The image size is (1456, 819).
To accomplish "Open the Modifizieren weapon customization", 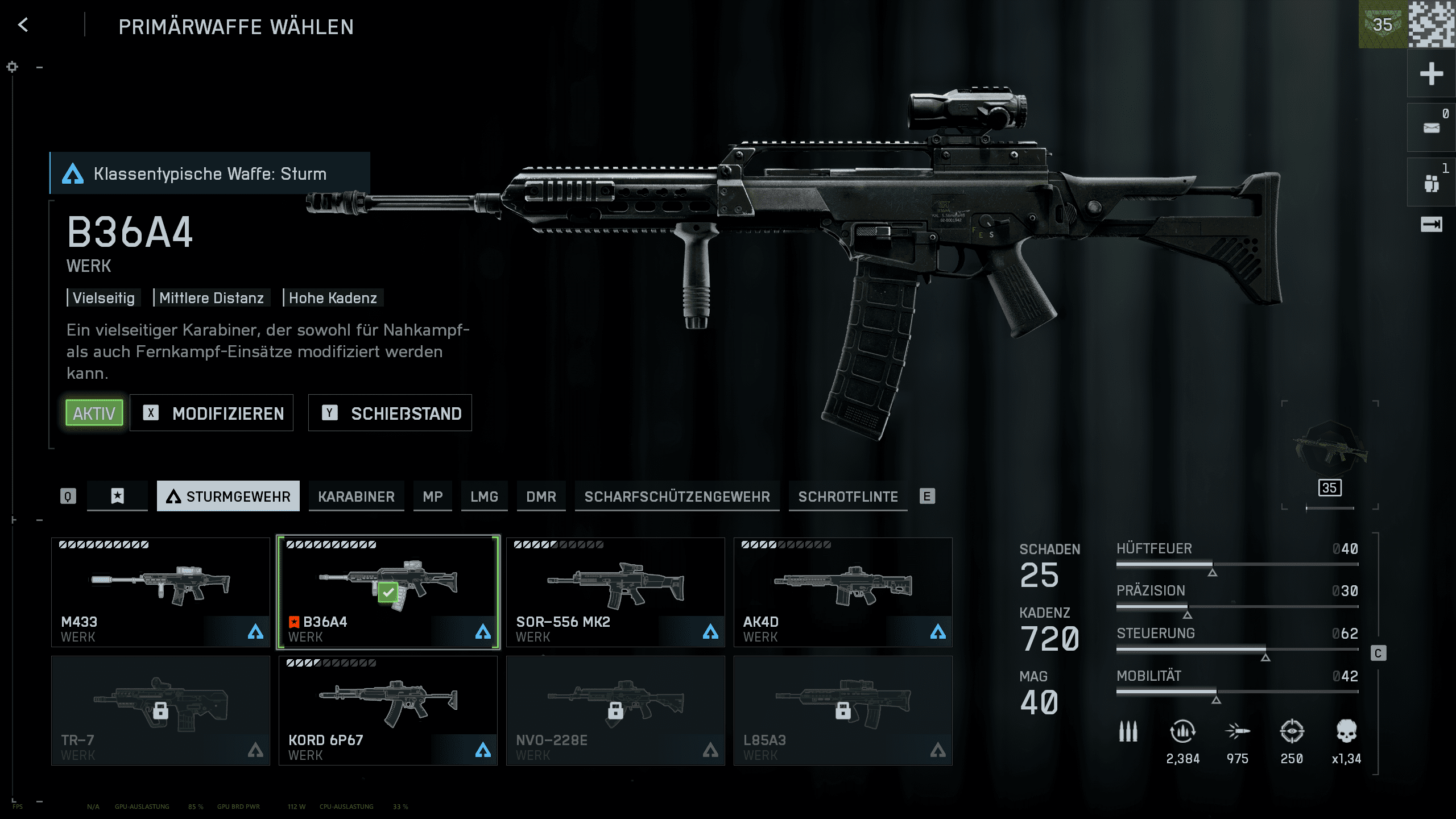I will 212,413.
